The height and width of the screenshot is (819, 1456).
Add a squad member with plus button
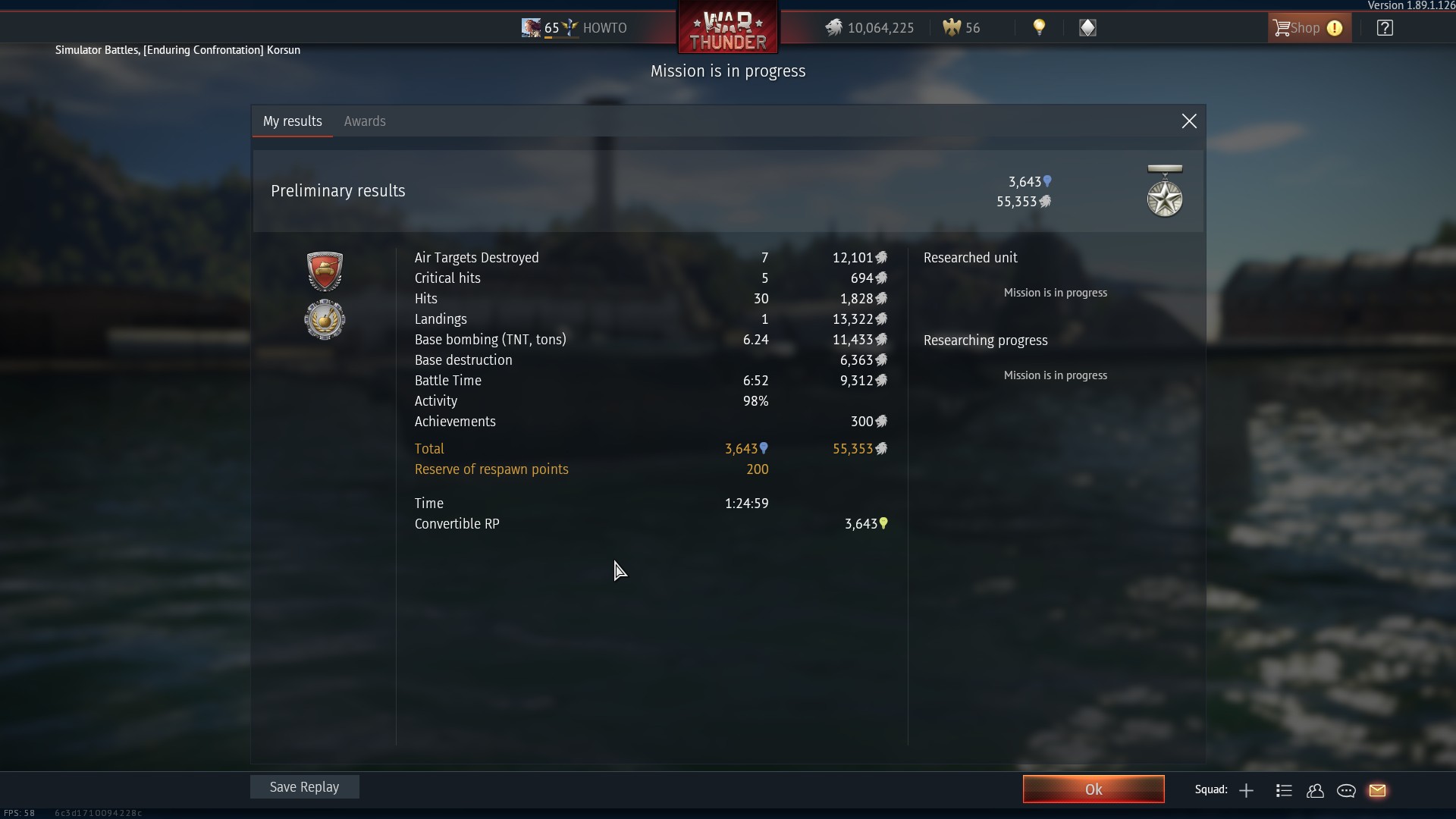click(x=1246, y=791)
